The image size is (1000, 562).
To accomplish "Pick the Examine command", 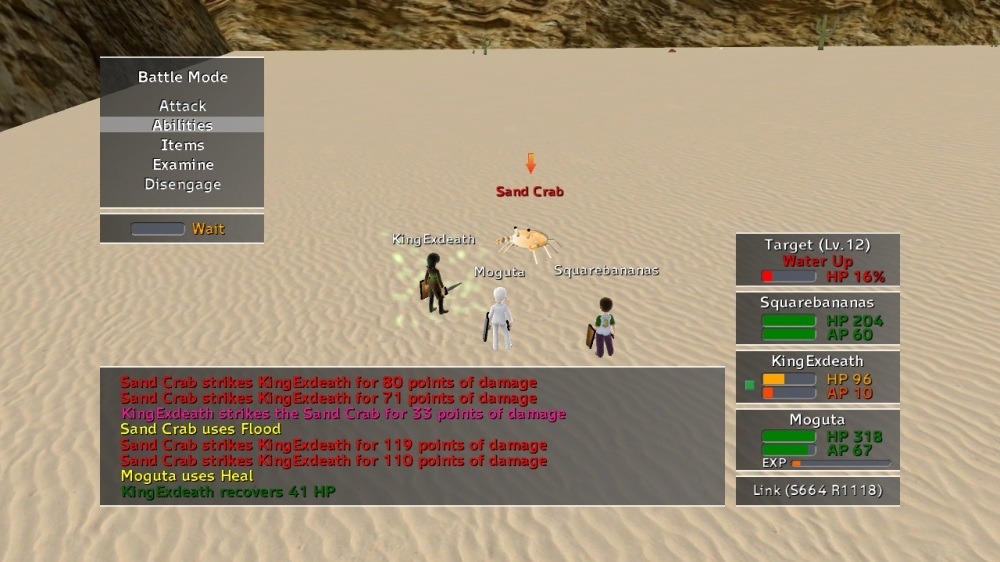I will point(182,165).
